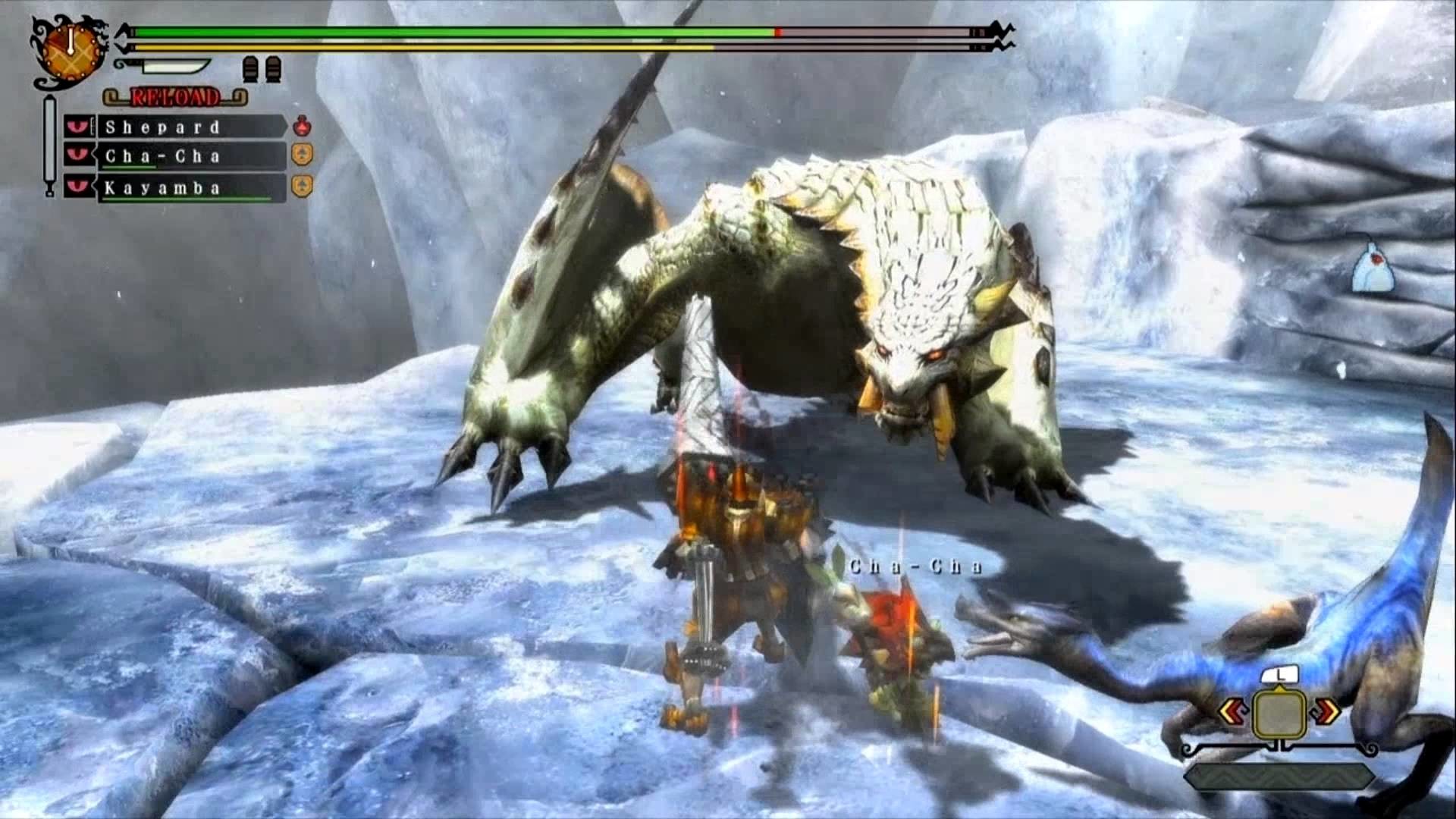Select the item selector center slot
1456x819 pixels.
[x=1279, y=713]
